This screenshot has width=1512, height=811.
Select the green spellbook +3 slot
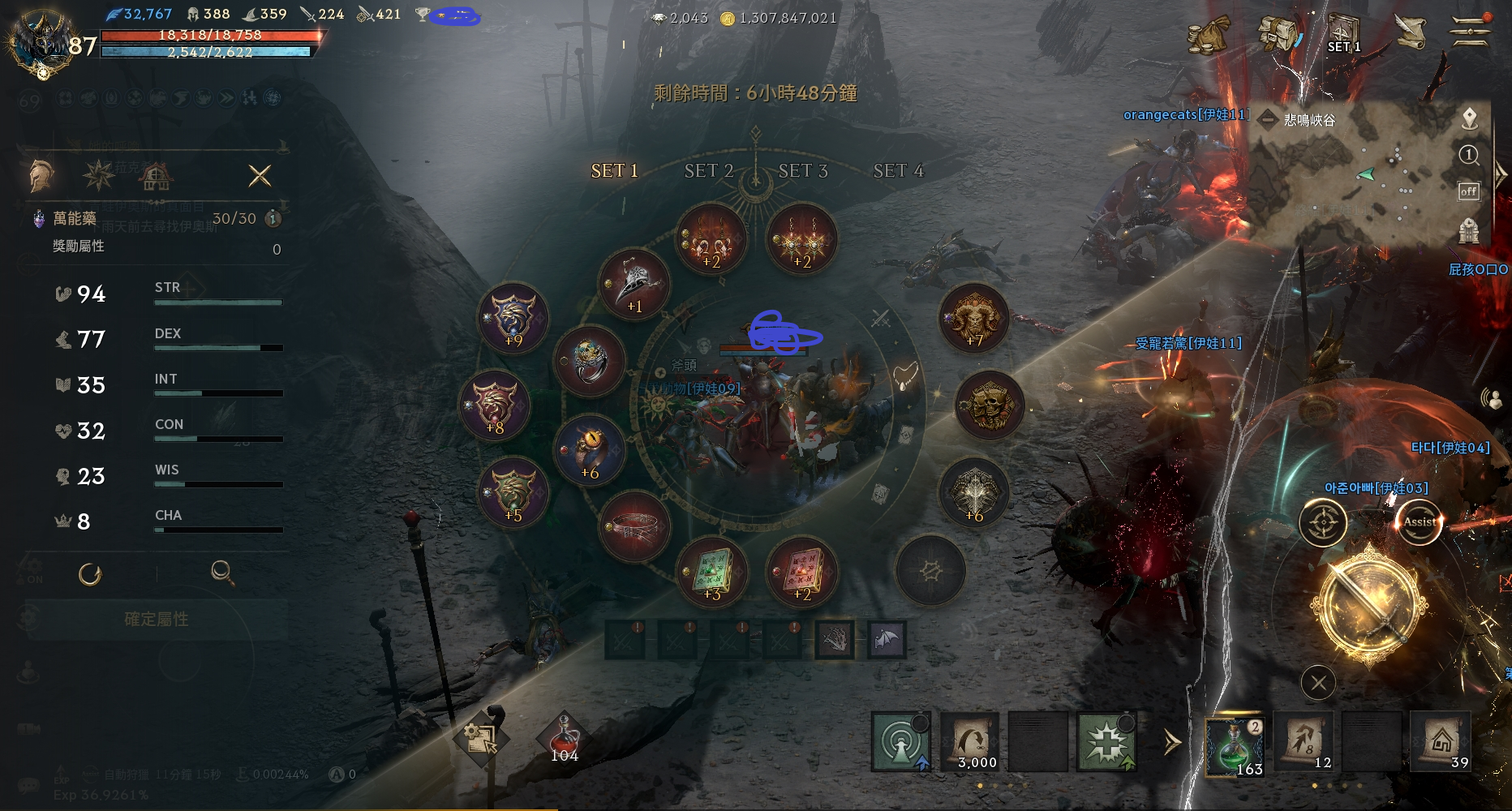(x=711, y=571)
